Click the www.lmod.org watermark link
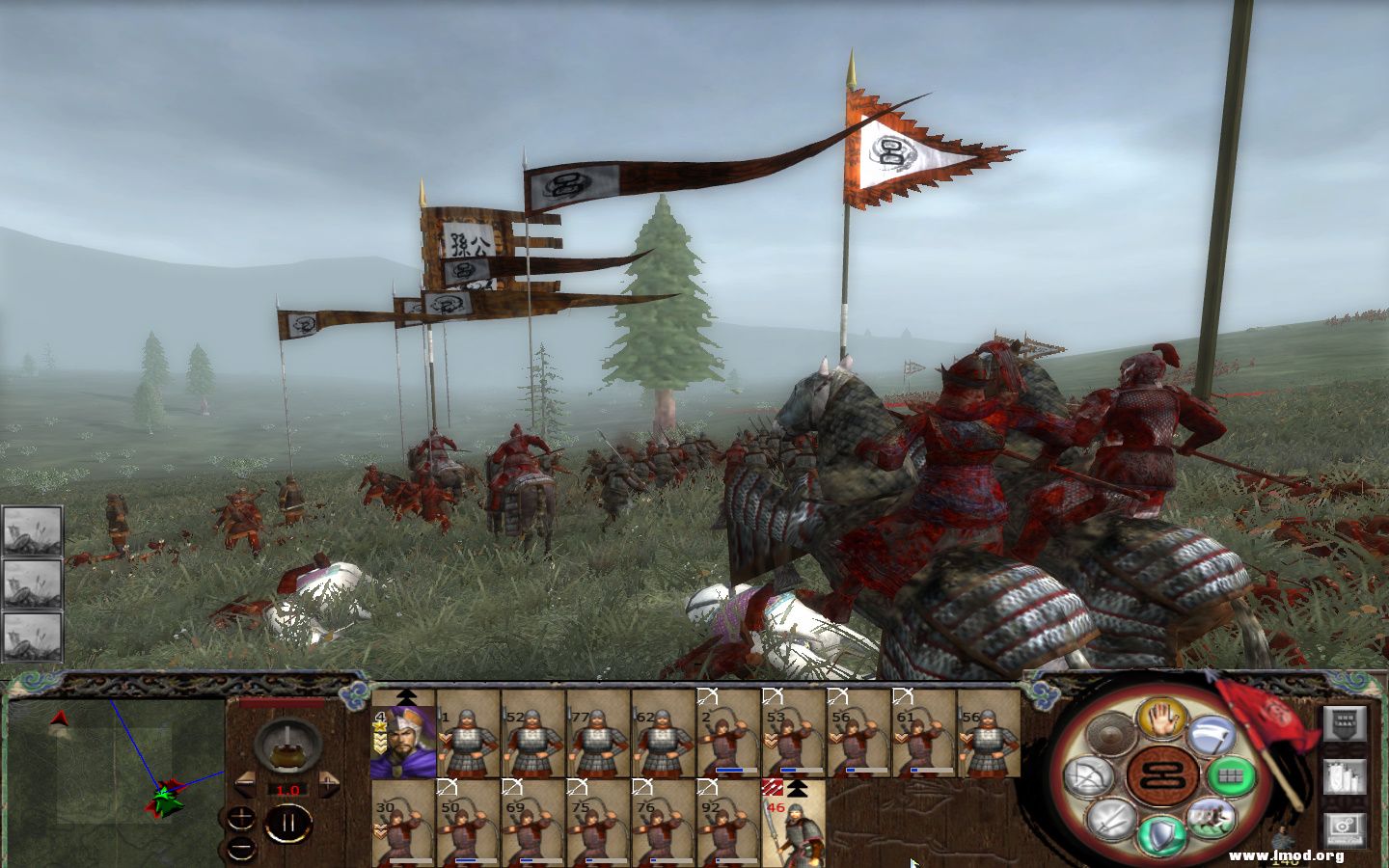Image resolution: width=1389 pixels, height=868 pixels. 1288,855
